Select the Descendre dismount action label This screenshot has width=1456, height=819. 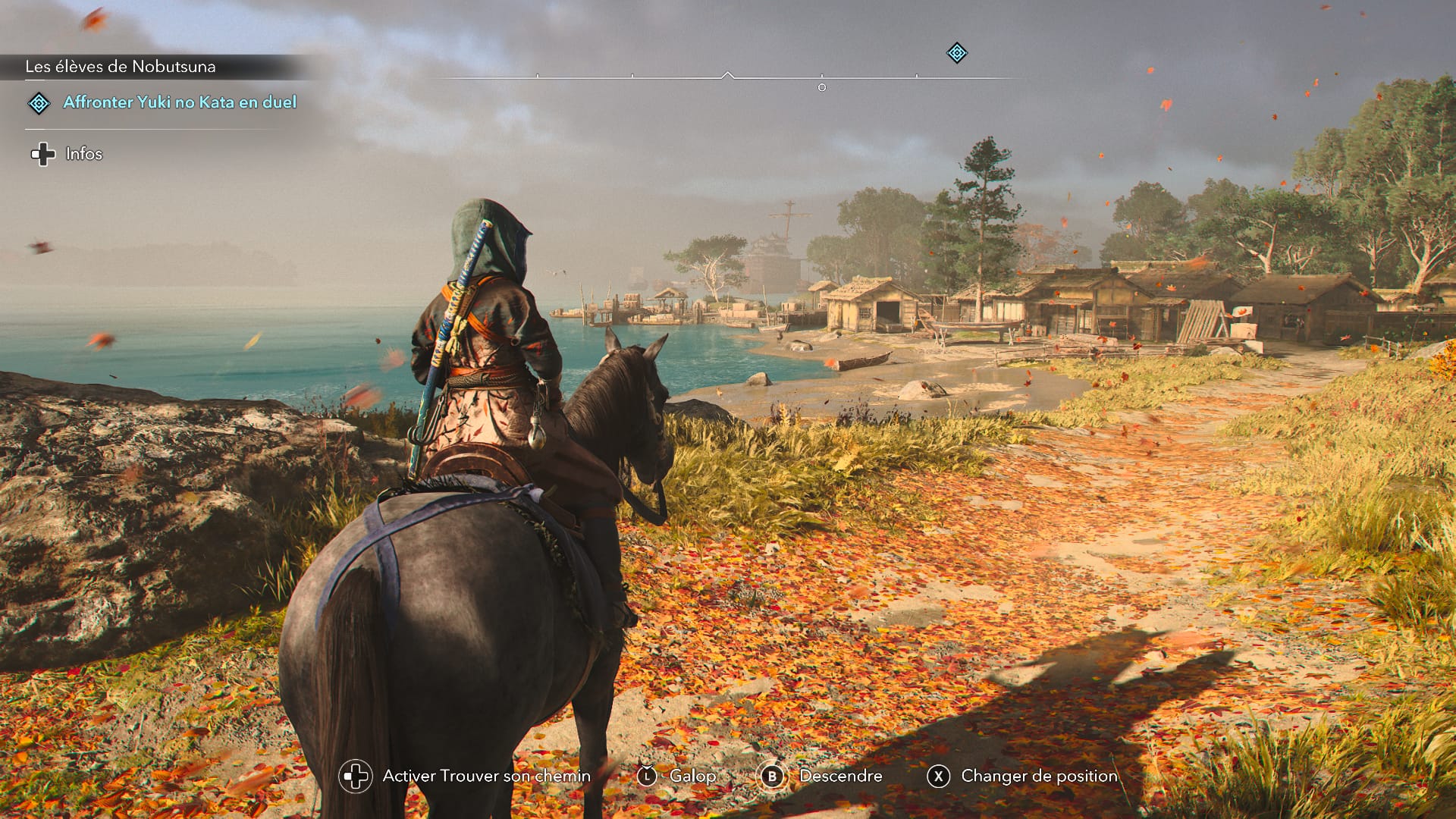click(840, 776)
